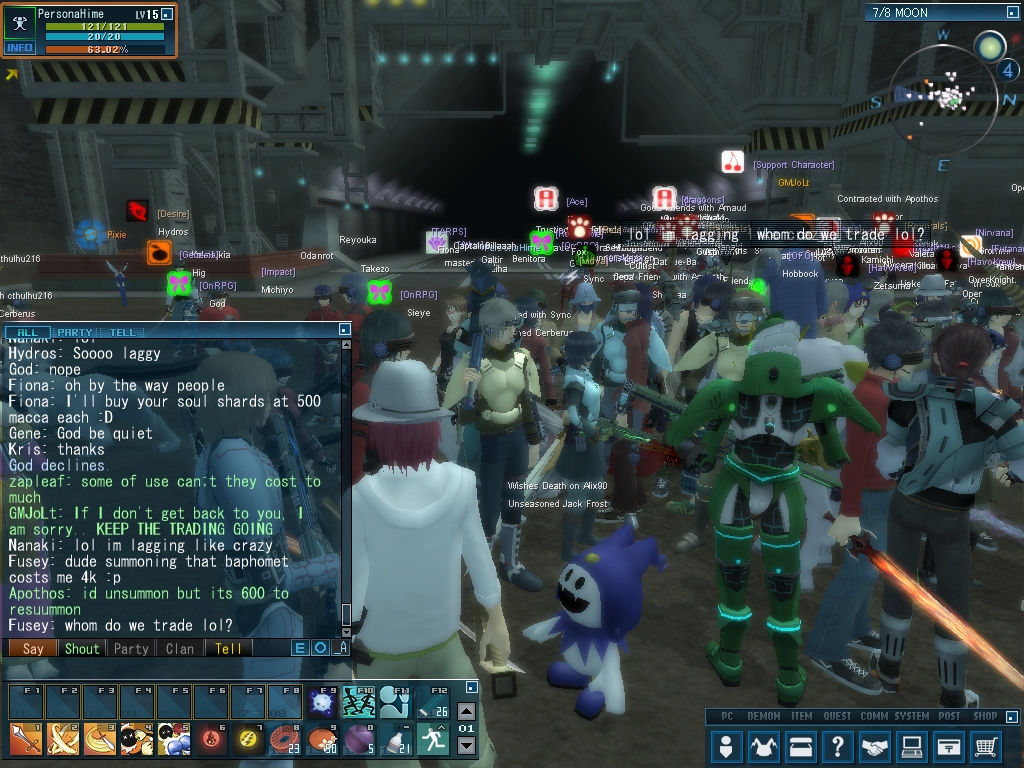Open the PC character menu
This screenshot has width=1024, height=768.
tap(727, 746)
